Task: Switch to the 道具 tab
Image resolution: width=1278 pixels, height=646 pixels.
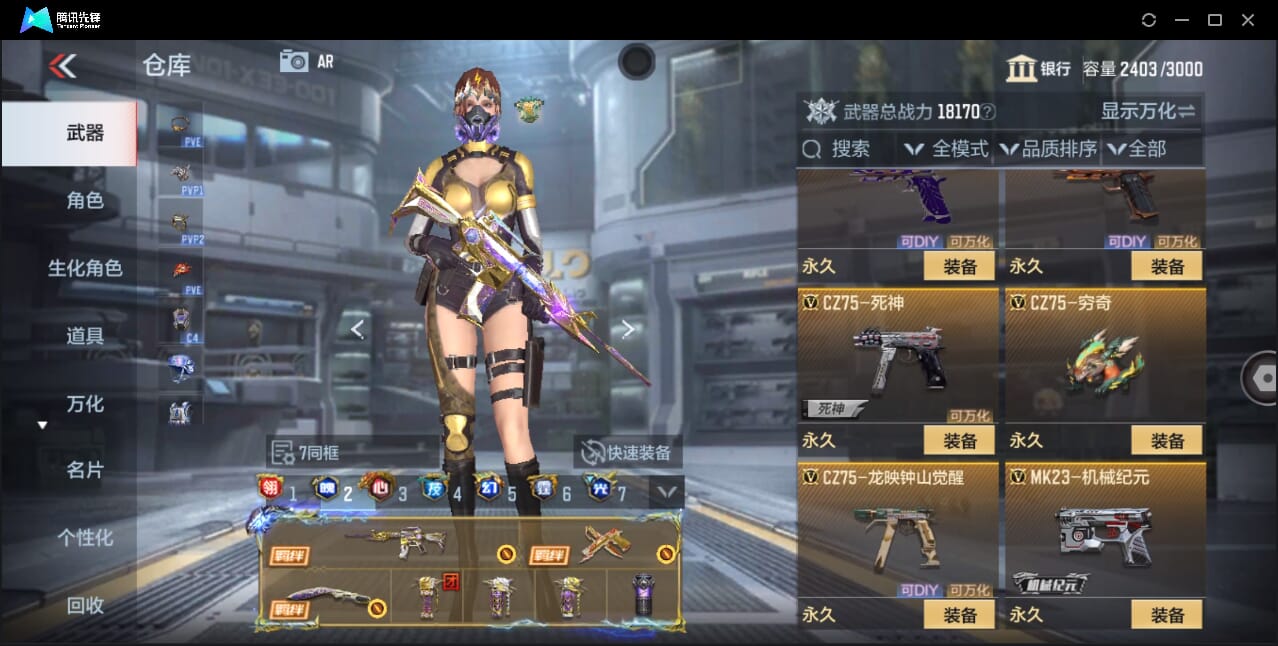Action: point(84,336)
